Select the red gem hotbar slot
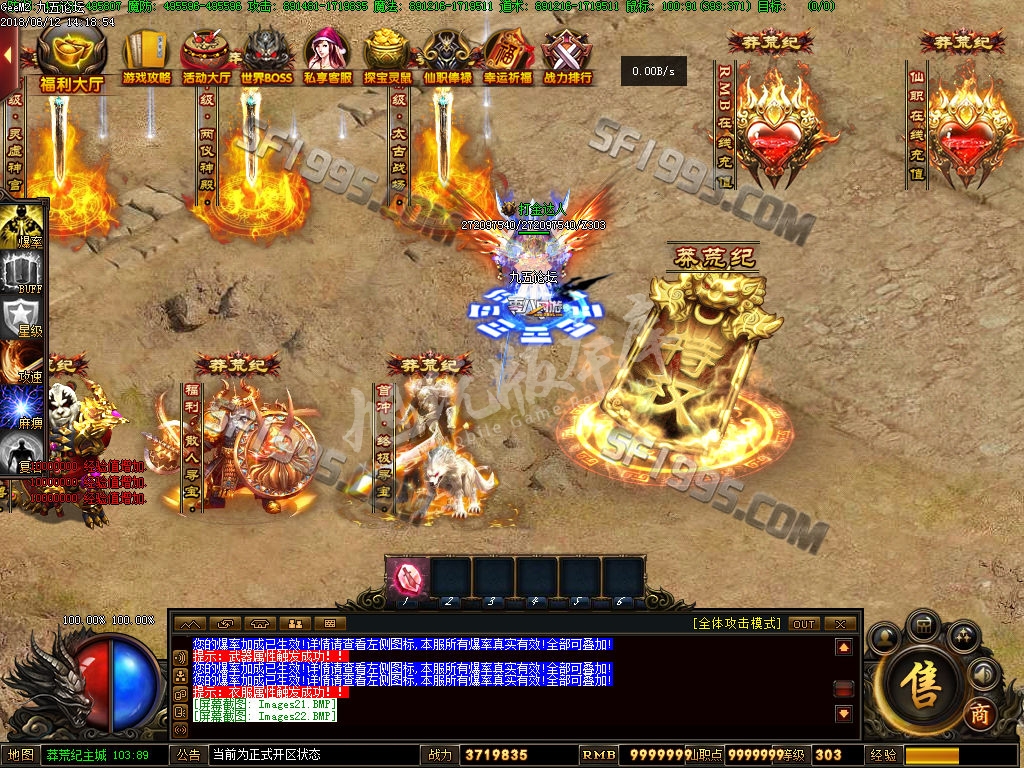 [x=408, y=577]
